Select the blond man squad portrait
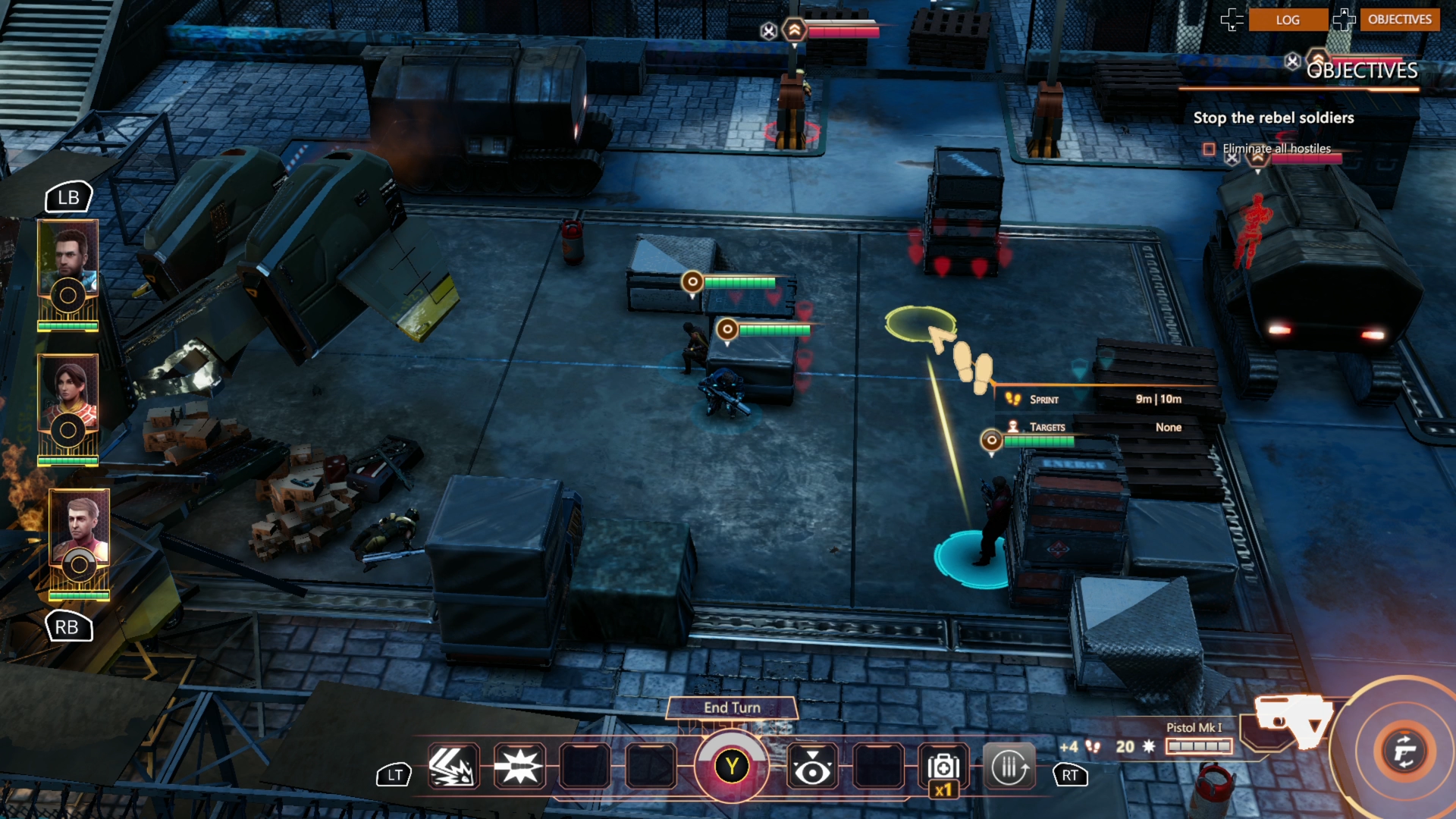This screenshot has height=819, width=1456. click(80, 526)
